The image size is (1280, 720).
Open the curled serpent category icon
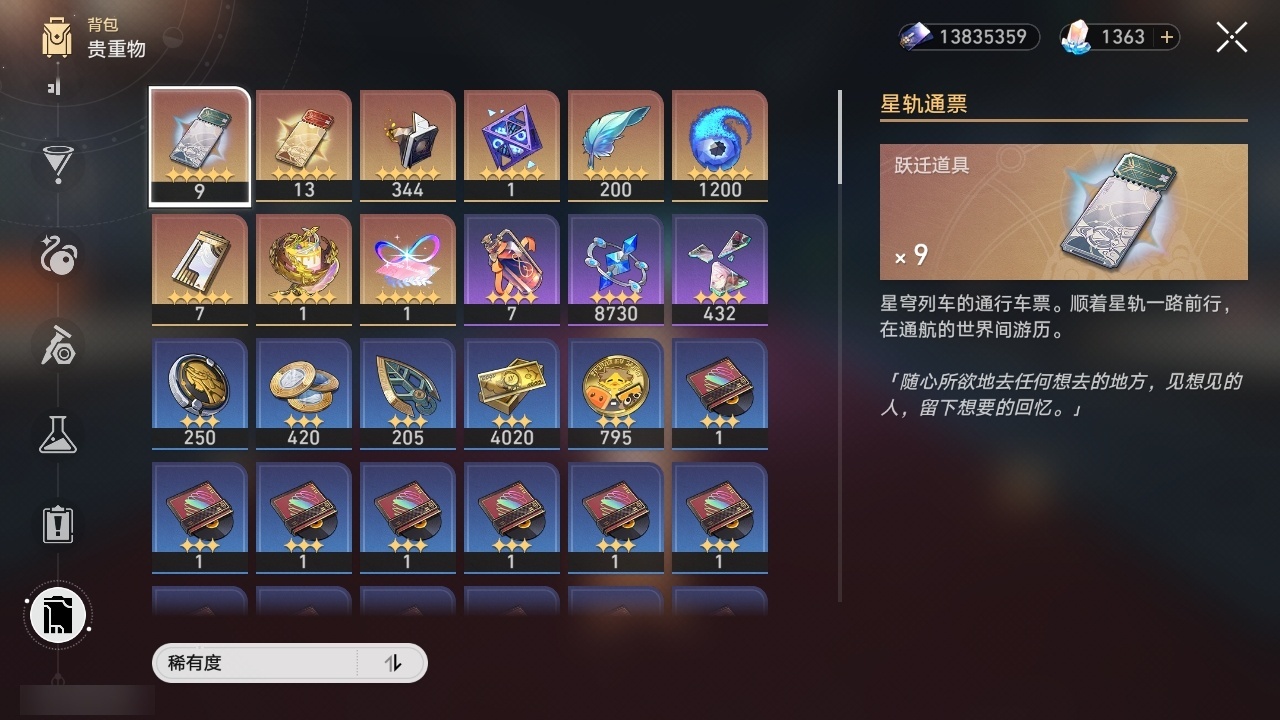point(57,256)
